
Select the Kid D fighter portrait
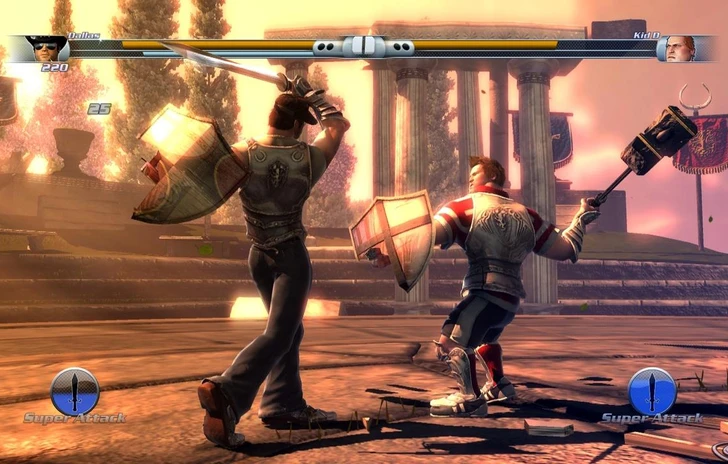coord(678,48)
